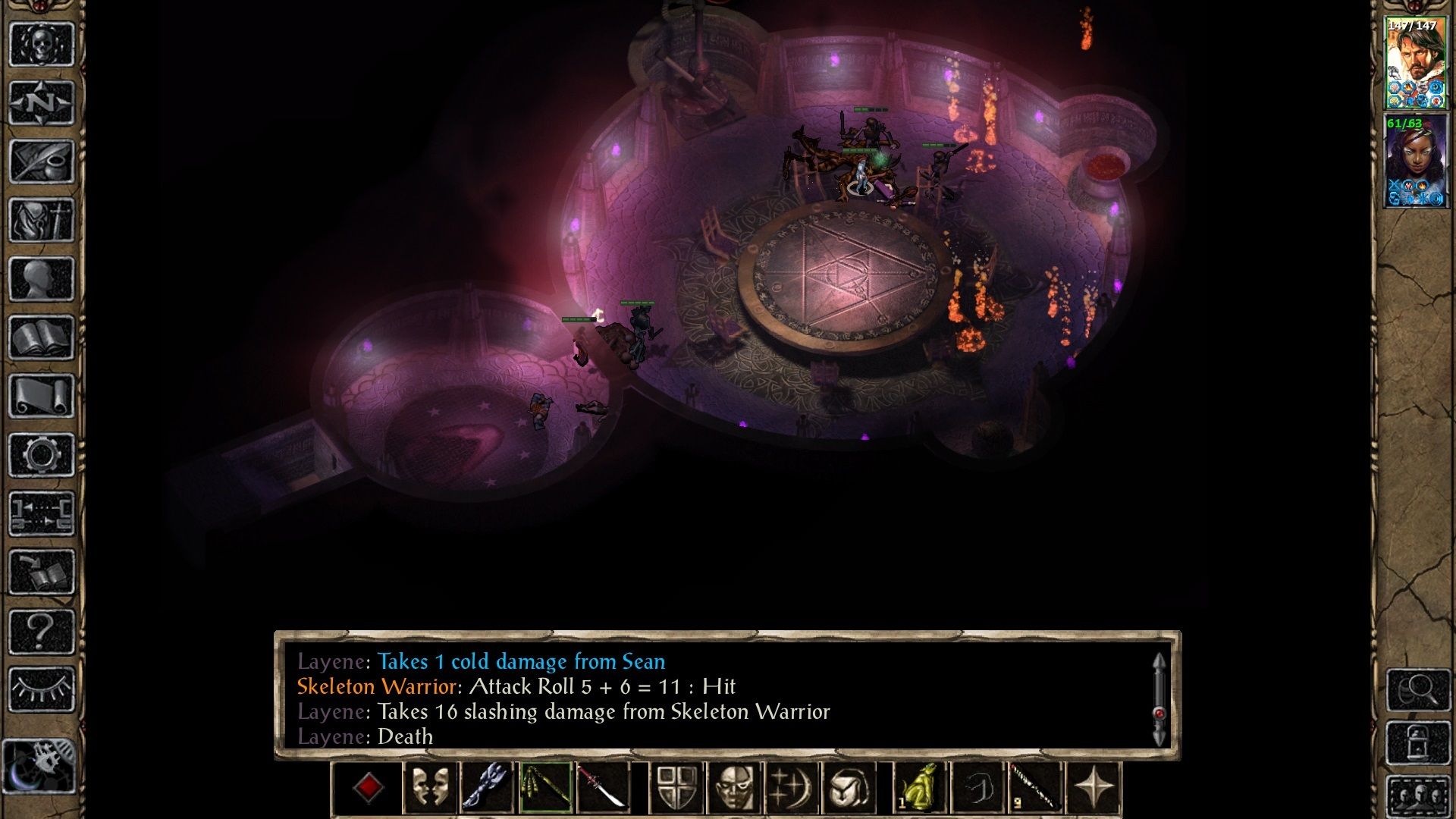
Task: Open the mage spellbook
Action: point(42,337)
